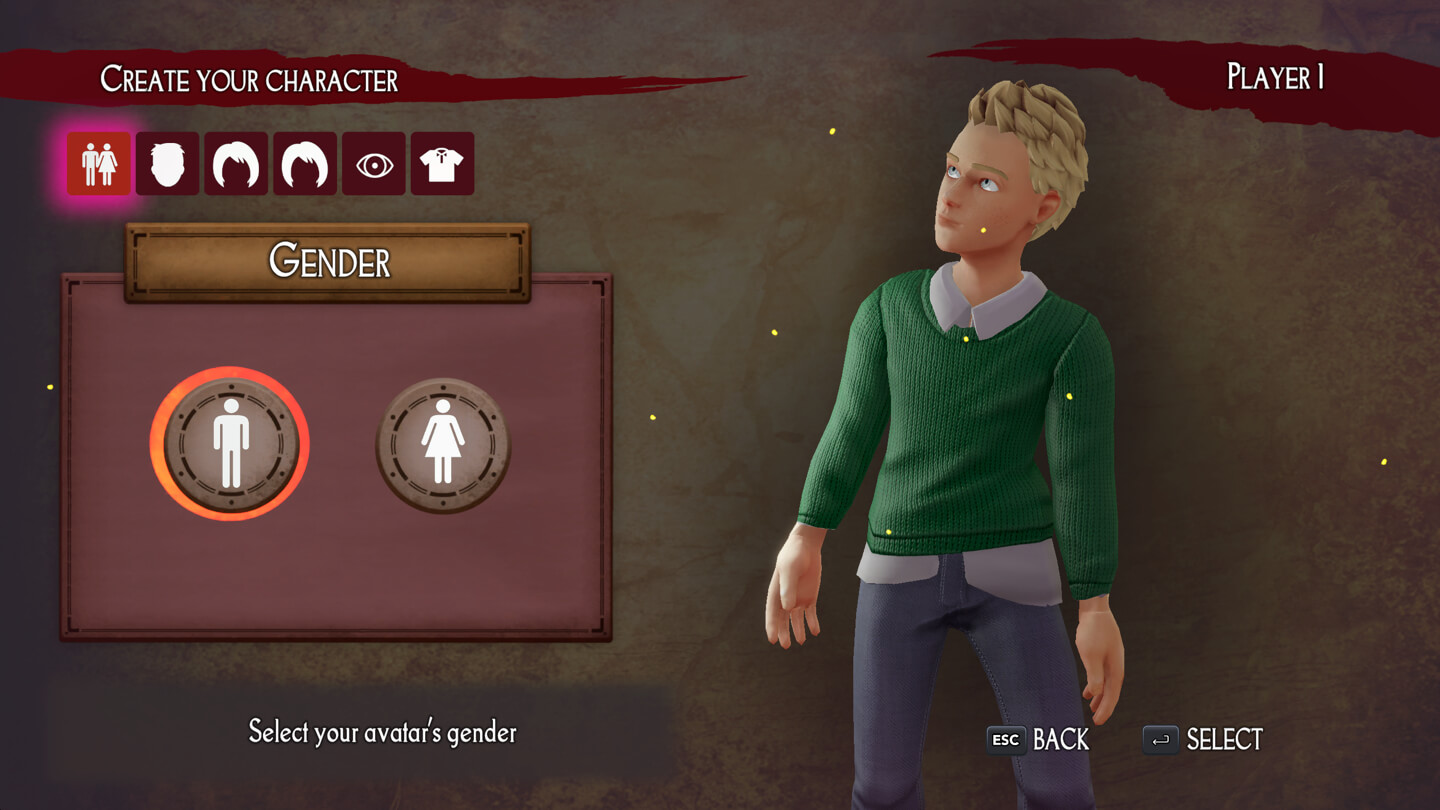Screen dimensions: 1440x810
Task: Open the eye customization tab
Action: [374, 164]
